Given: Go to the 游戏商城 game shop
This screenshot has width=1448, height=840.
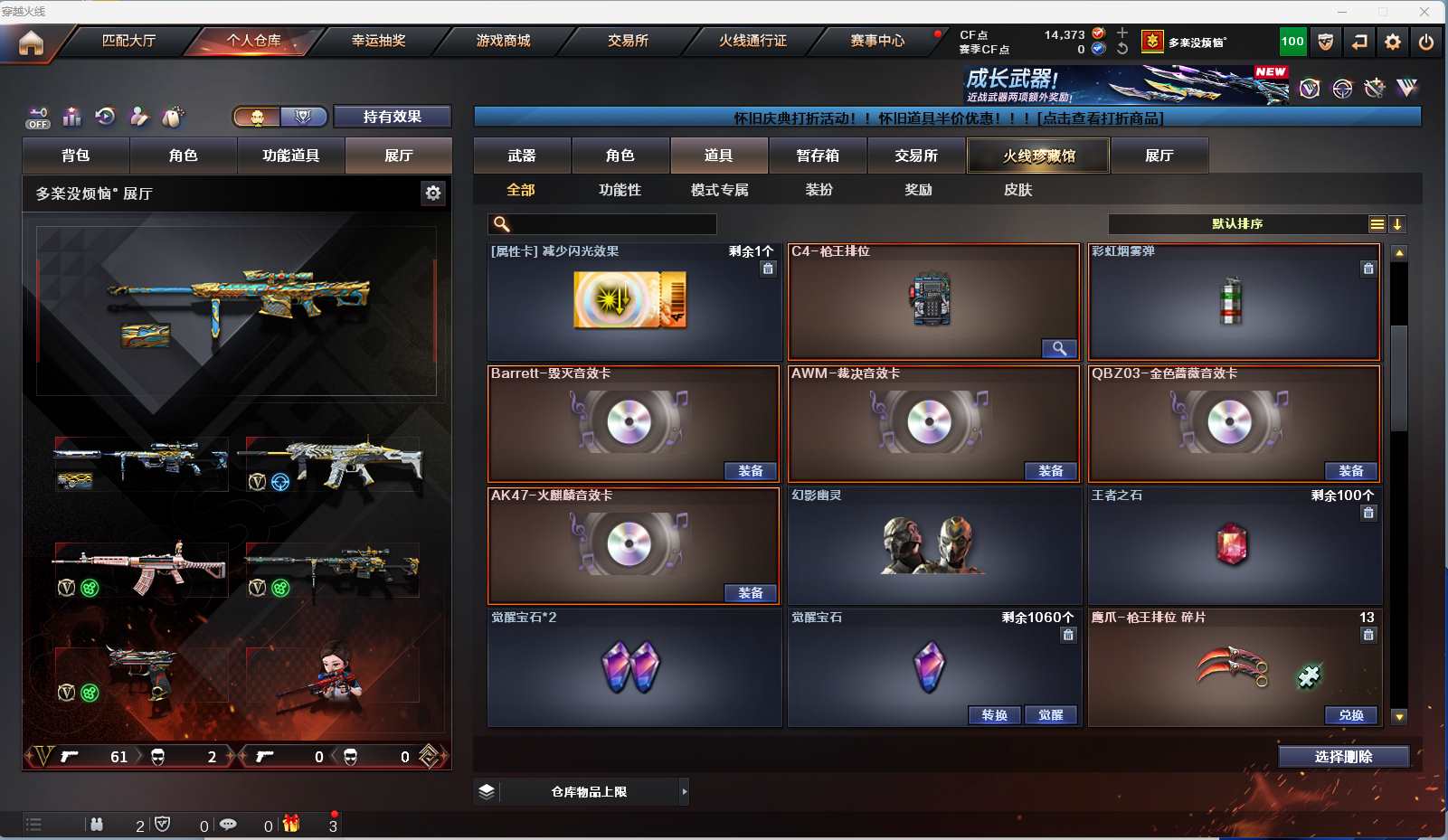Looking at the screenshot, I should (503, 41).
